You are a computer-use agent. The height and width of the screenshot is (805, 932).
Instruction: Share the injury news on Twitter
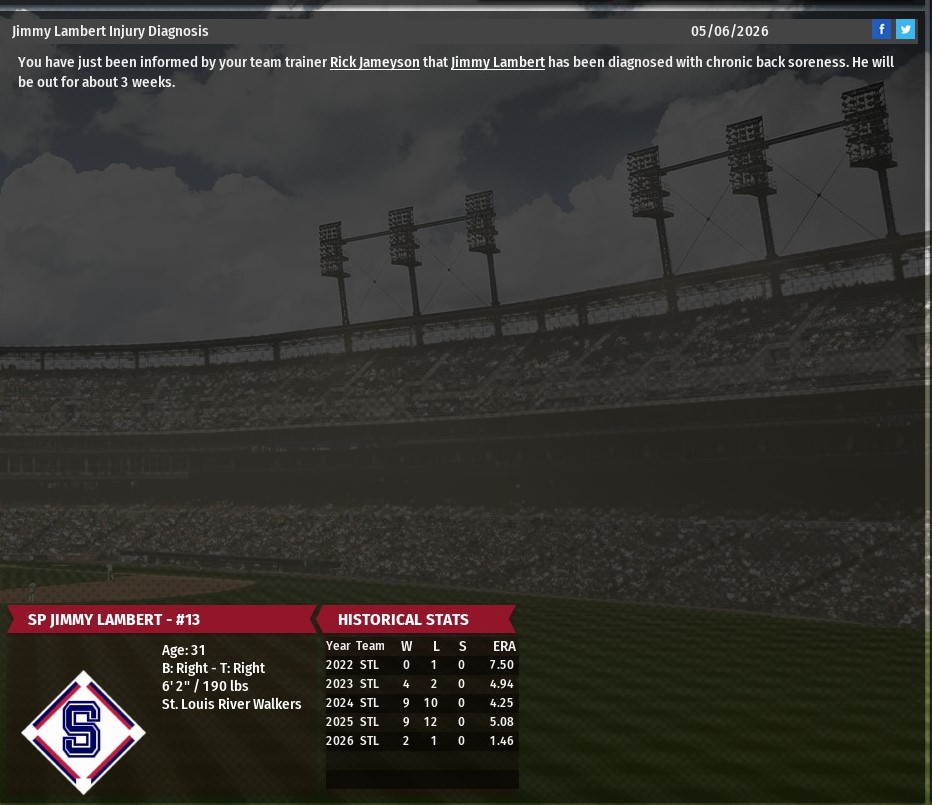(905, 30)
